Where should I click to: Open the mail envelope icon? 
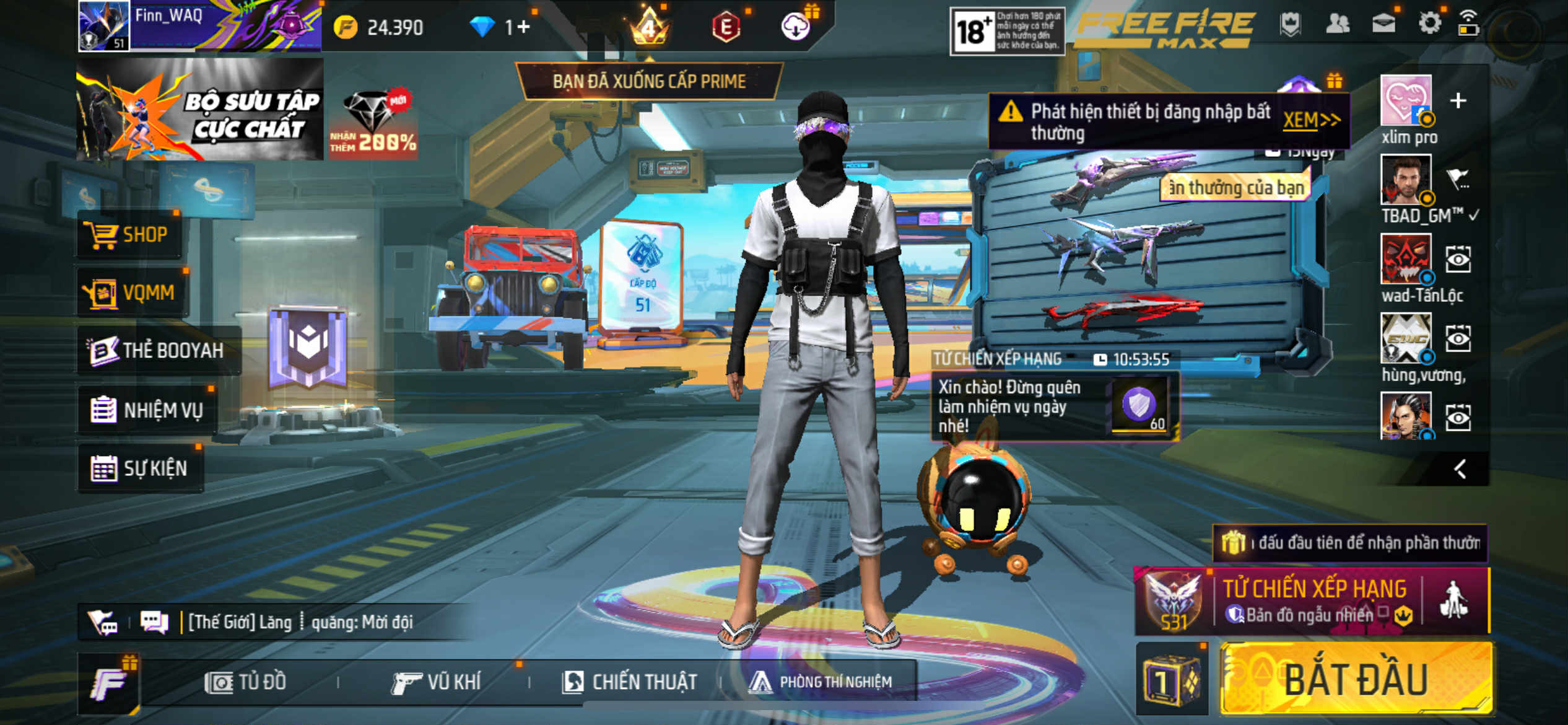tap(1383, 24)
